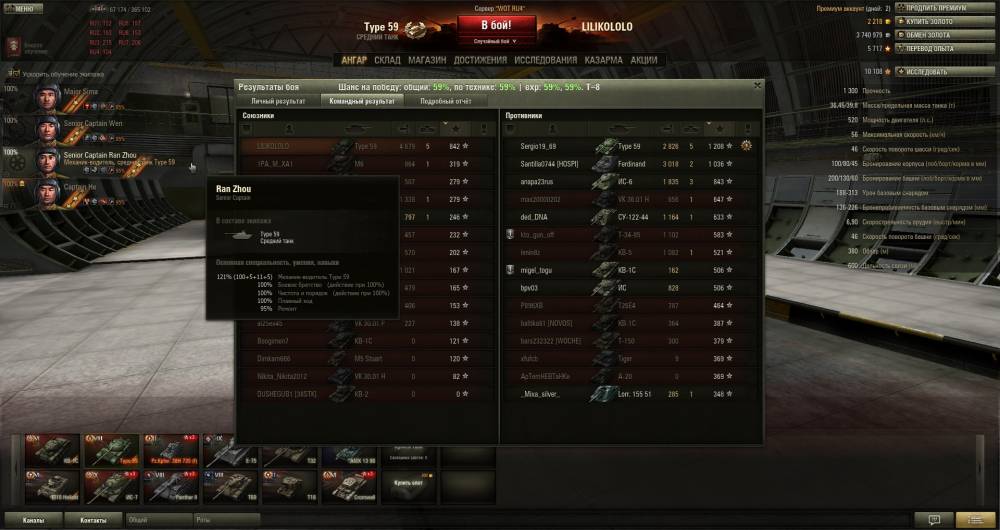Screen dimensions: 1000x530
Task: Open Обмен золота exchange
Action: click(932, 34)
